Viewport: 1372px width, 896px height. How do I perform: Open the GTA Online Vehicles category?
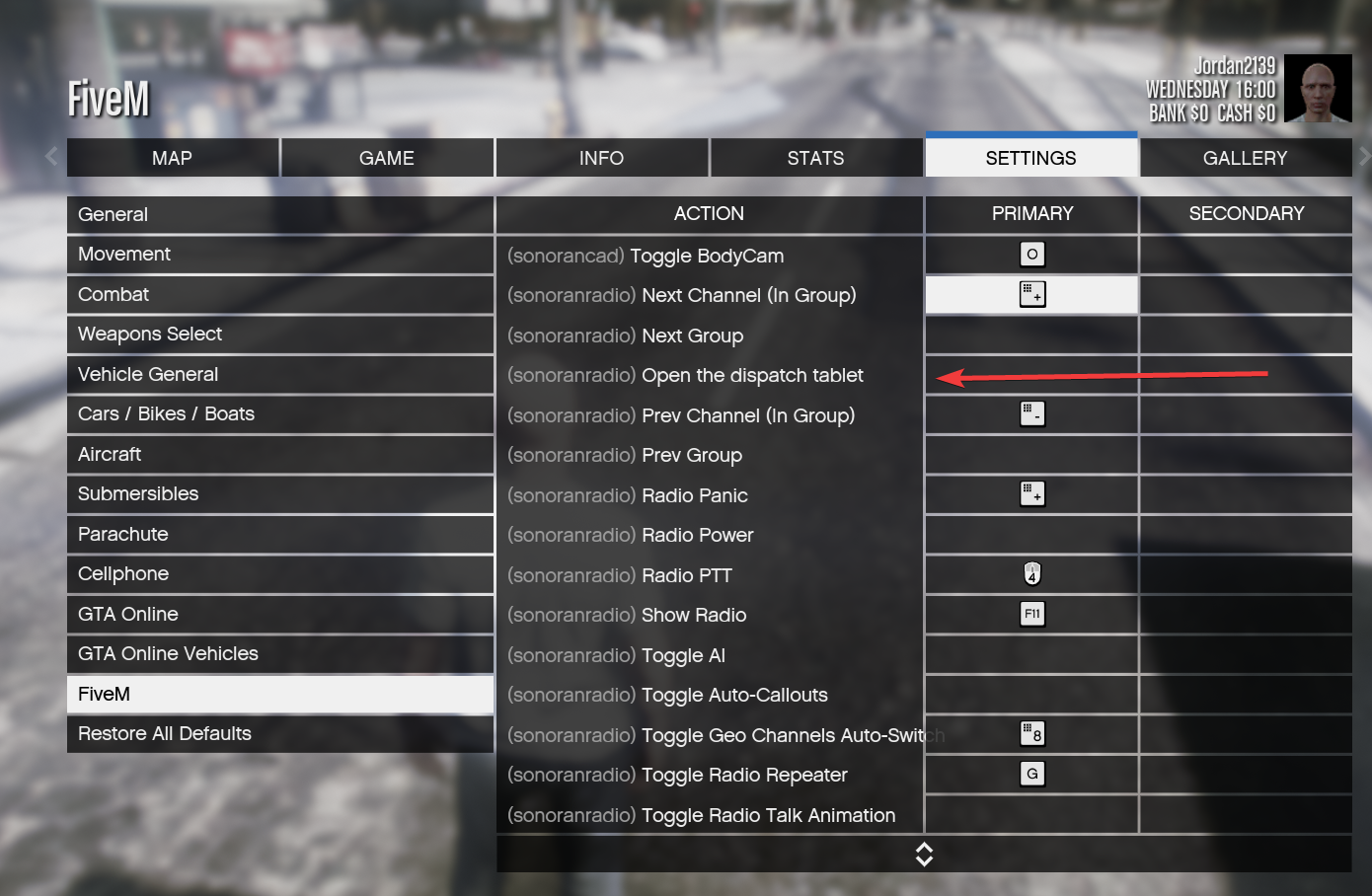pos(280,654)
